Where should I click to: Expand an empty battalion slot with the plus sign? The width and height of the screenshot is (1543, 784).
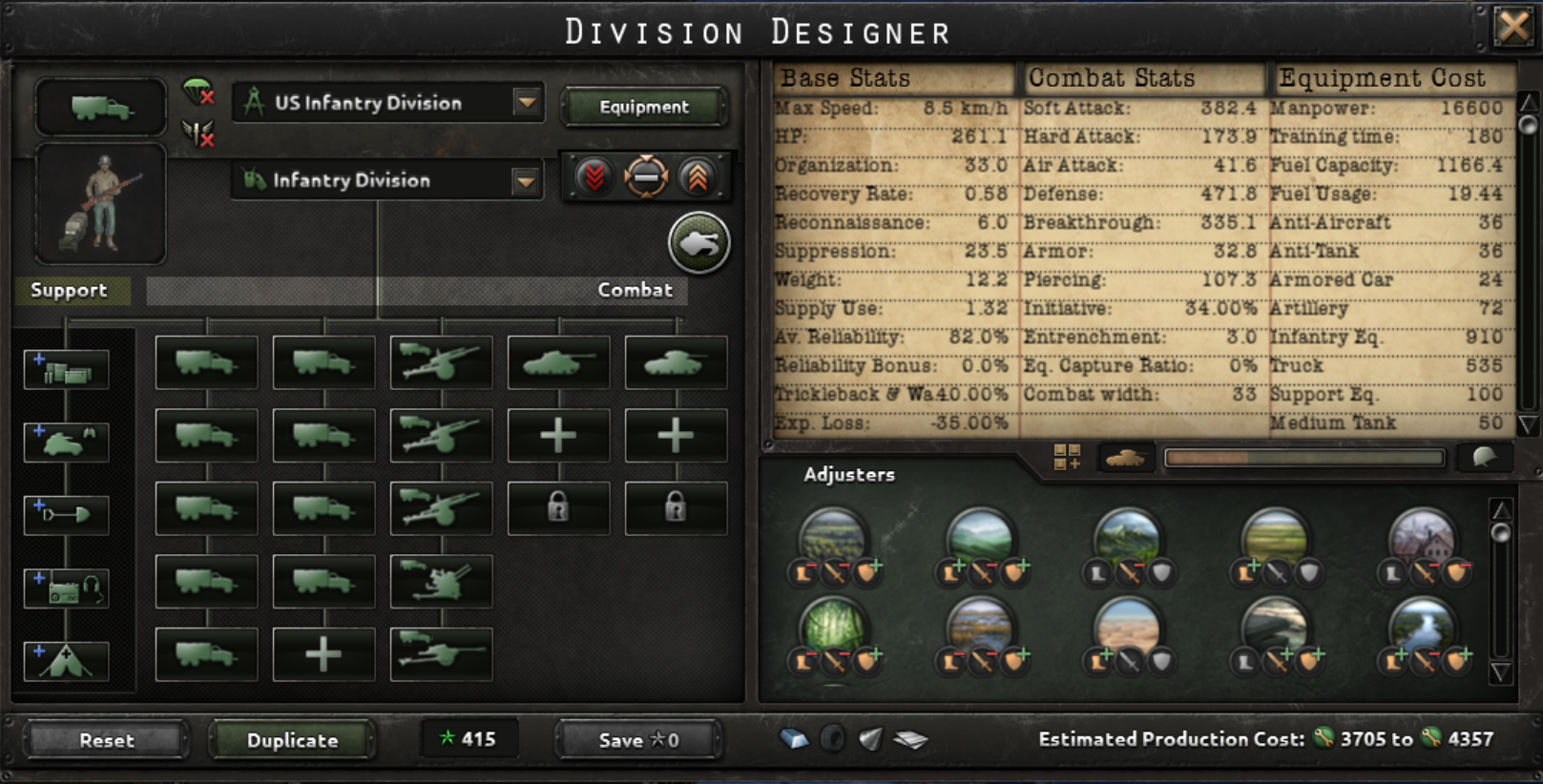click(558, 434)
